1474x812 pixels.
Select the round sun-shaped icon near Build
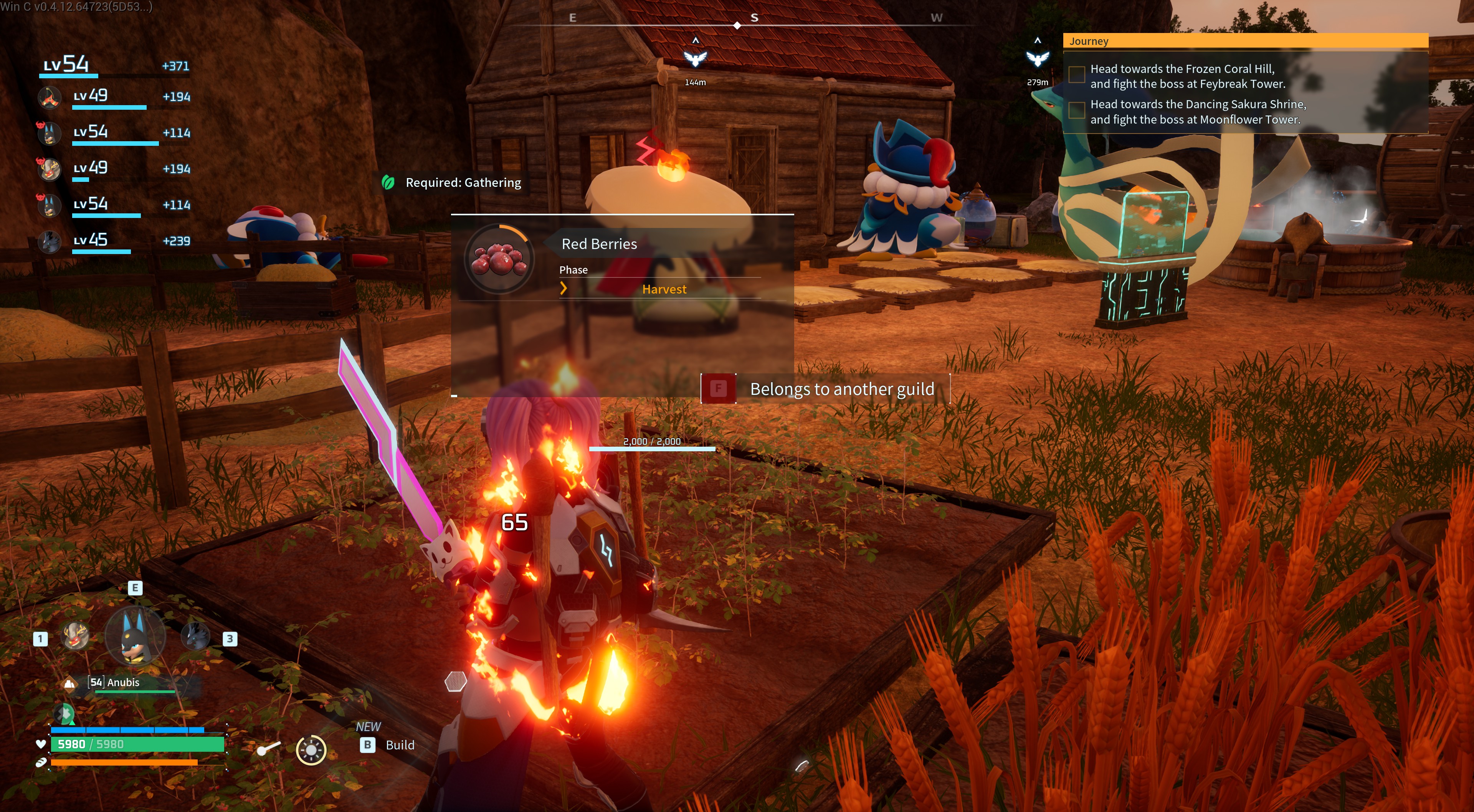311,749
